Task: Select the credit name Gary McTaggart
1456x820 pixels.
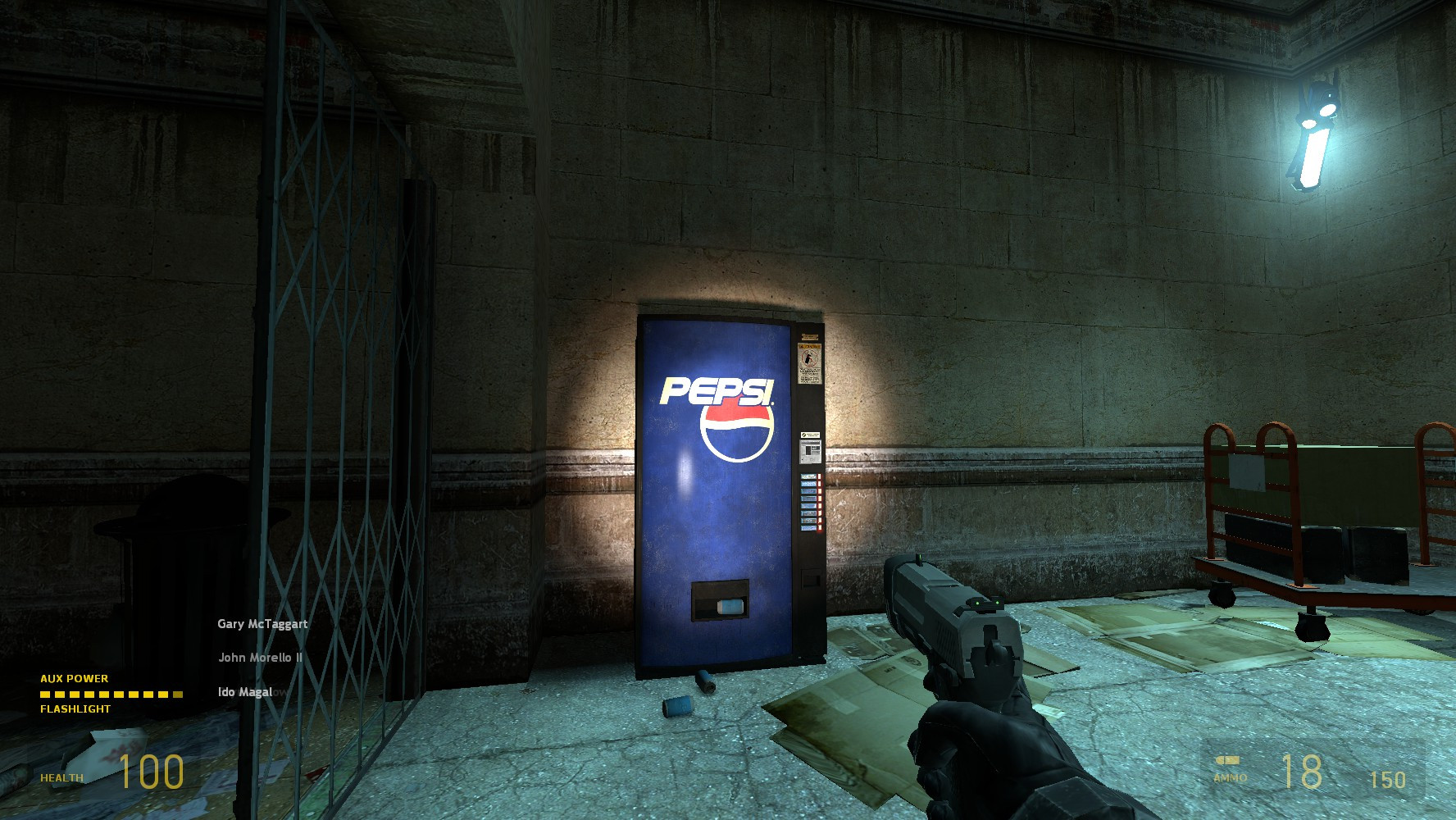Action: coord(262,624)
